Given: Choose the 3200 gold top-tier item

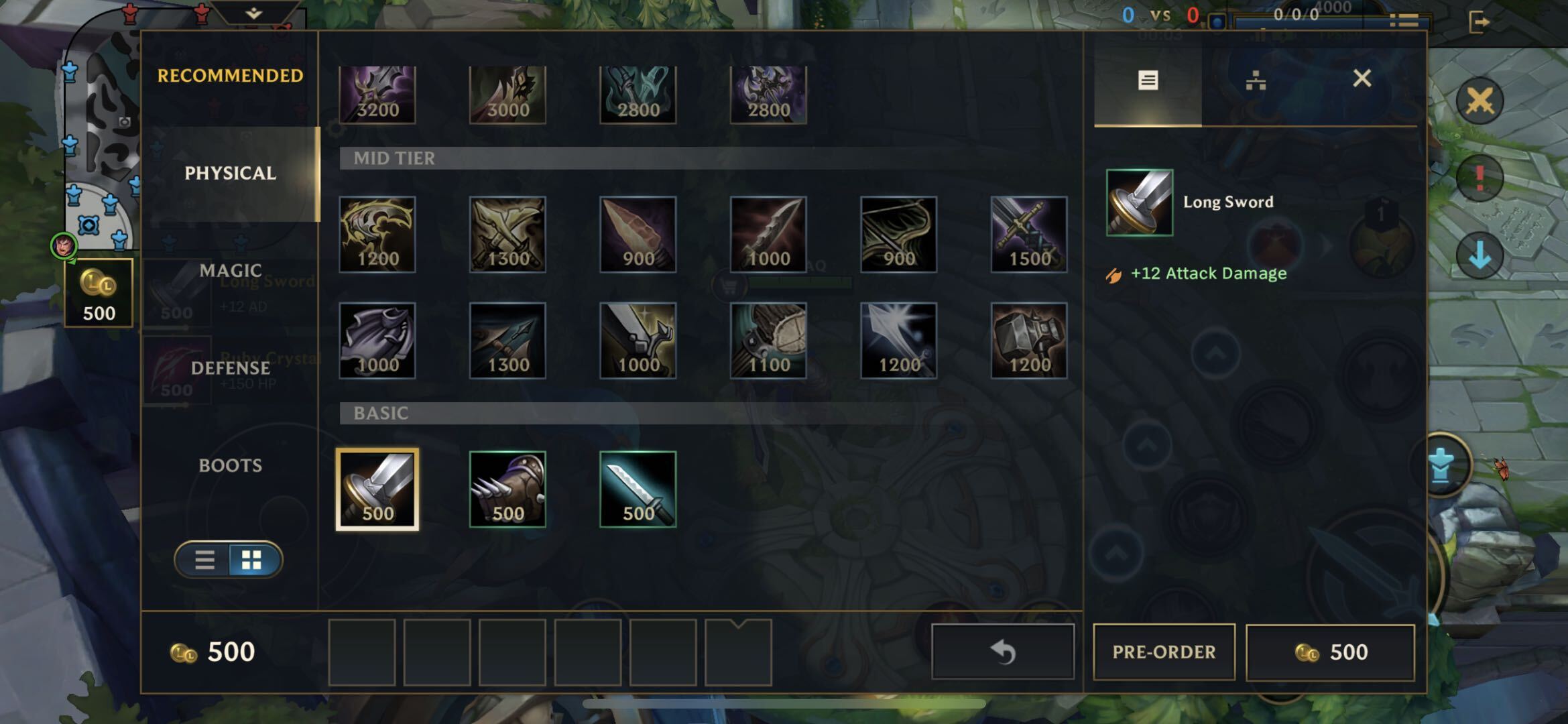Looking at the screenshot, I should (377, 95).
